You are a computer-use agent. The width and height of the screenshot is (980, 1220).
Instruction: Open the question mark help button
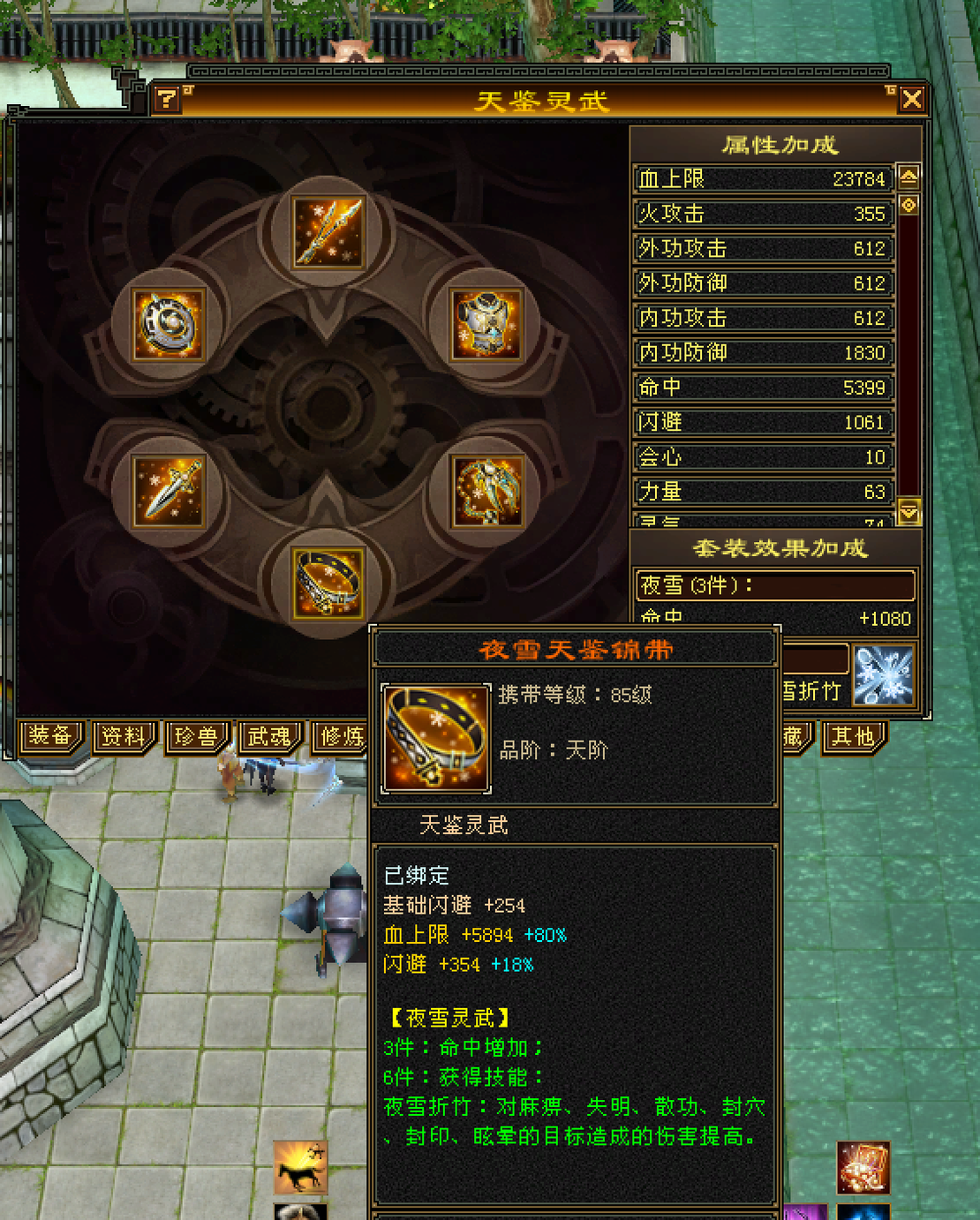coord(166,99)
